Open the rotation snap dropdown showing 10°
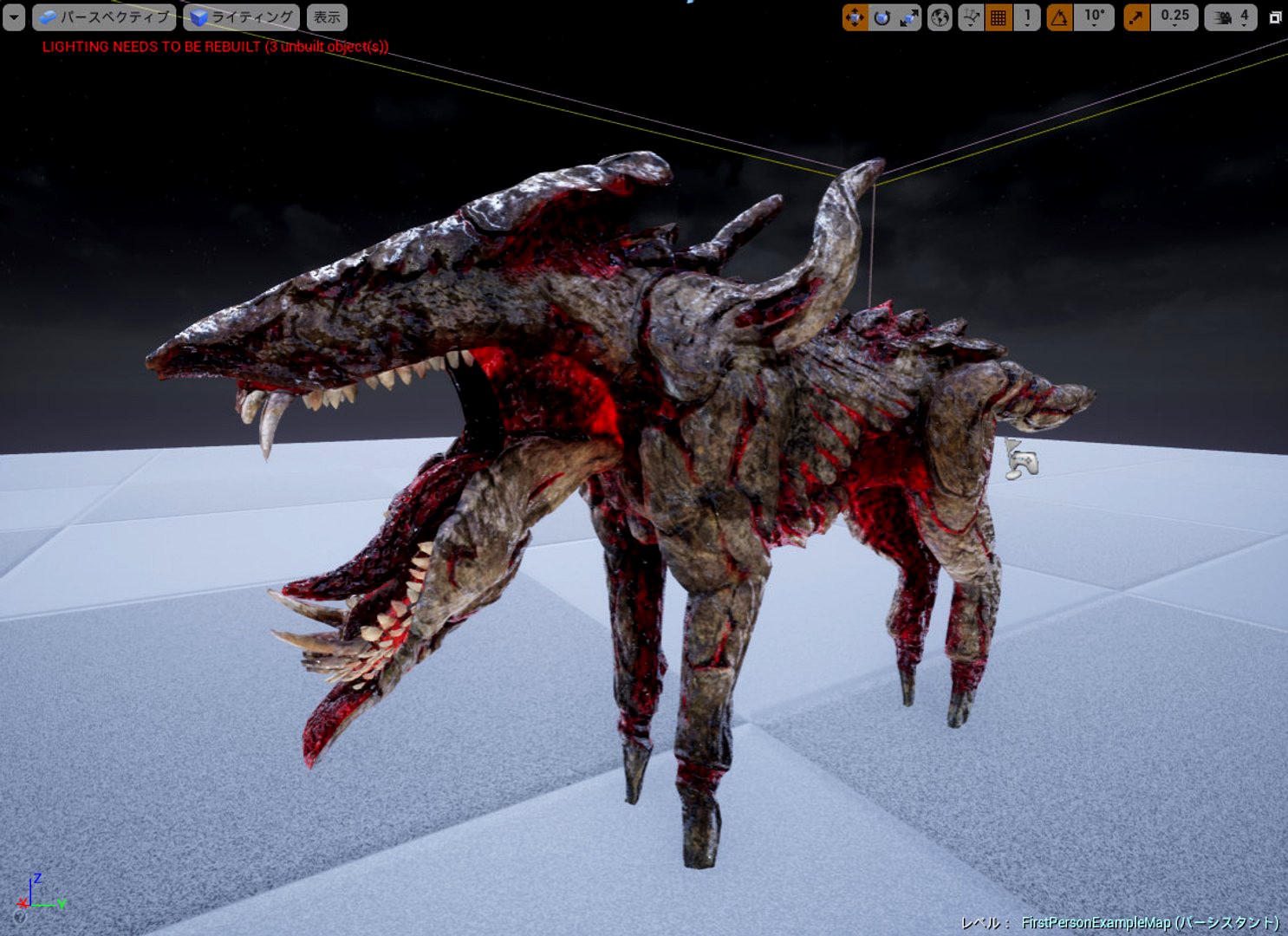 (1094, 16)
